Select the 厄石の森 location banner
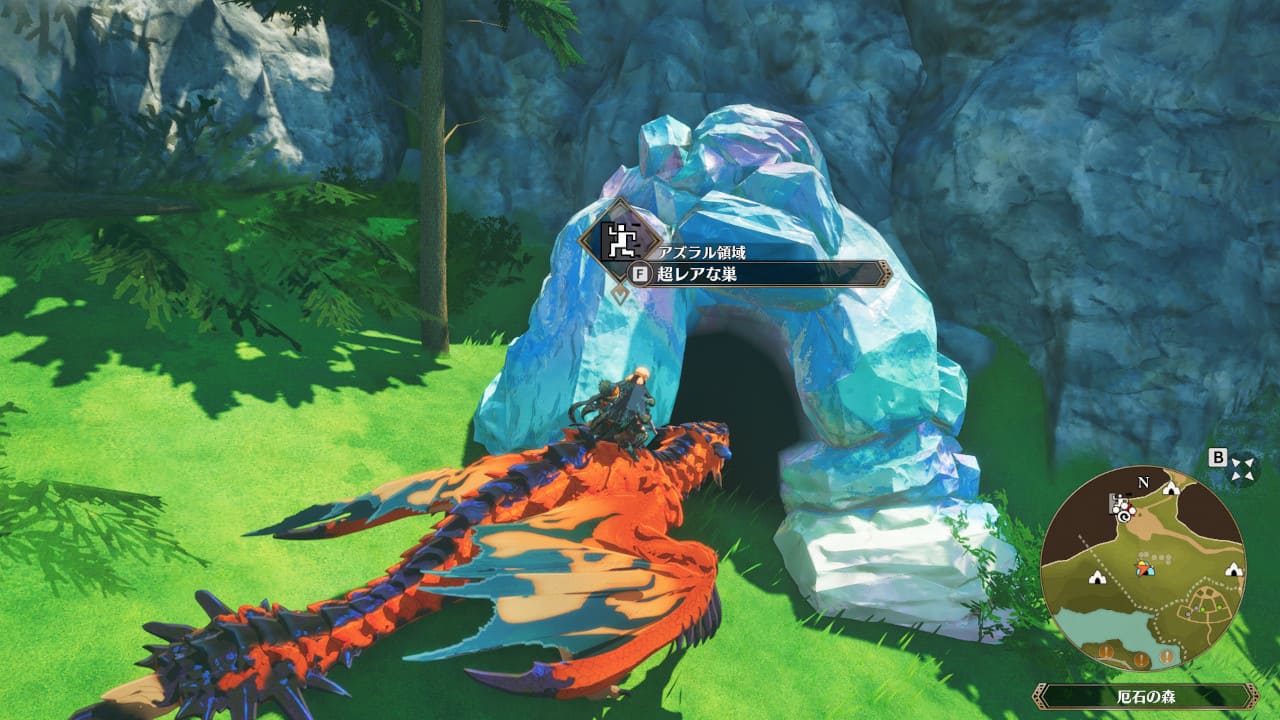This screenshot has width=1280, height=720. click(x=1145, y=696)
